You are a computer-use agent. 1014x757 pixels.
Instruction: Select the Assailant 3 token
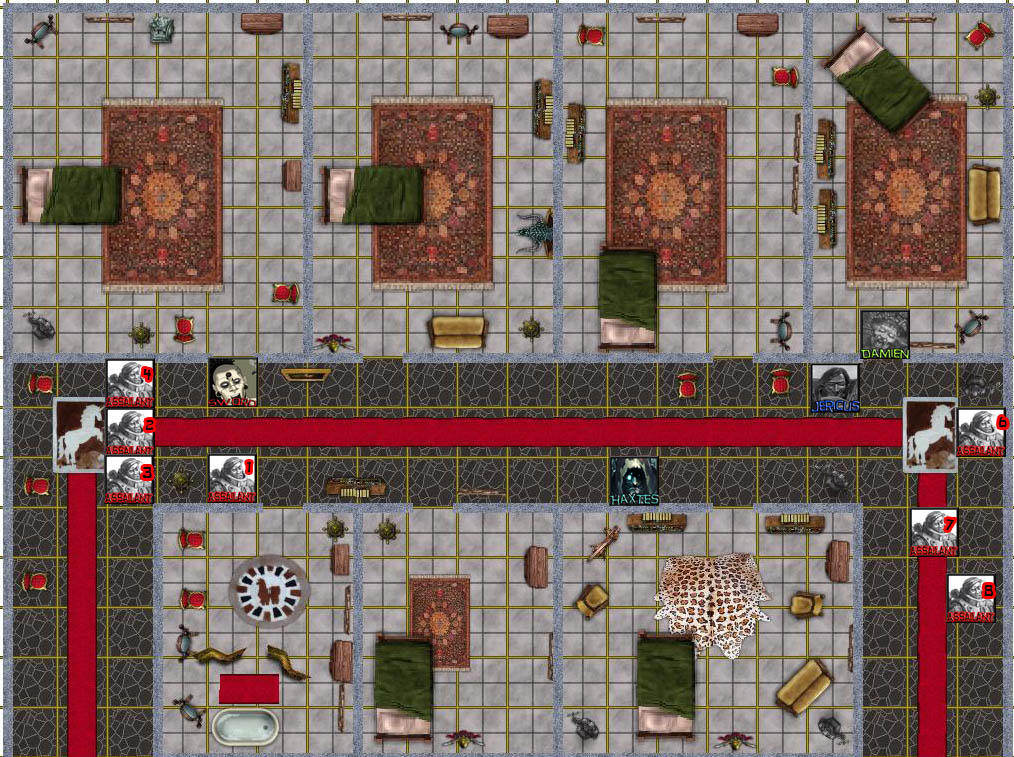click(x=130, y=480)
